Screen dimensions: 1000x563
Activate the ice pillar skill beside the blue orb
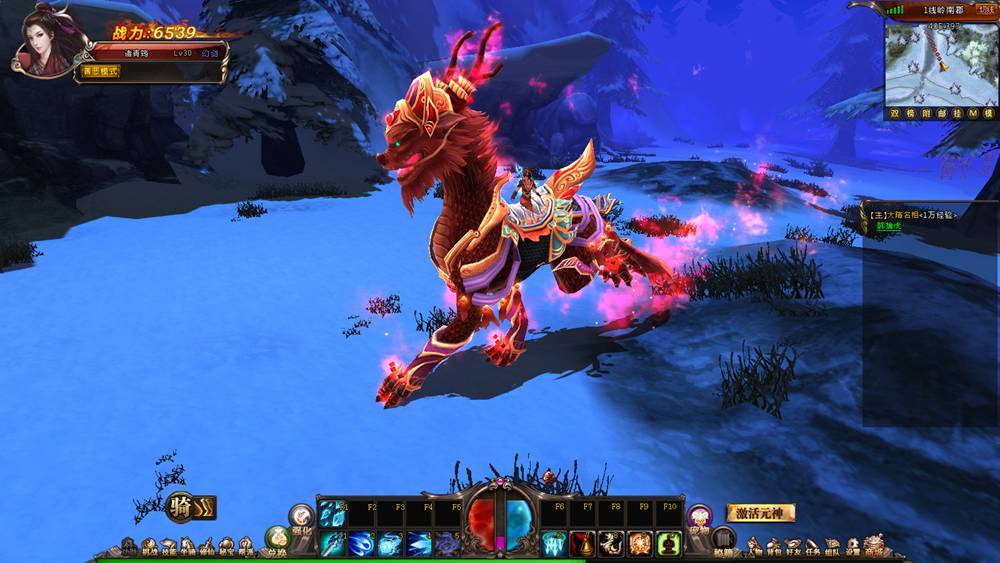coord(554,543)
